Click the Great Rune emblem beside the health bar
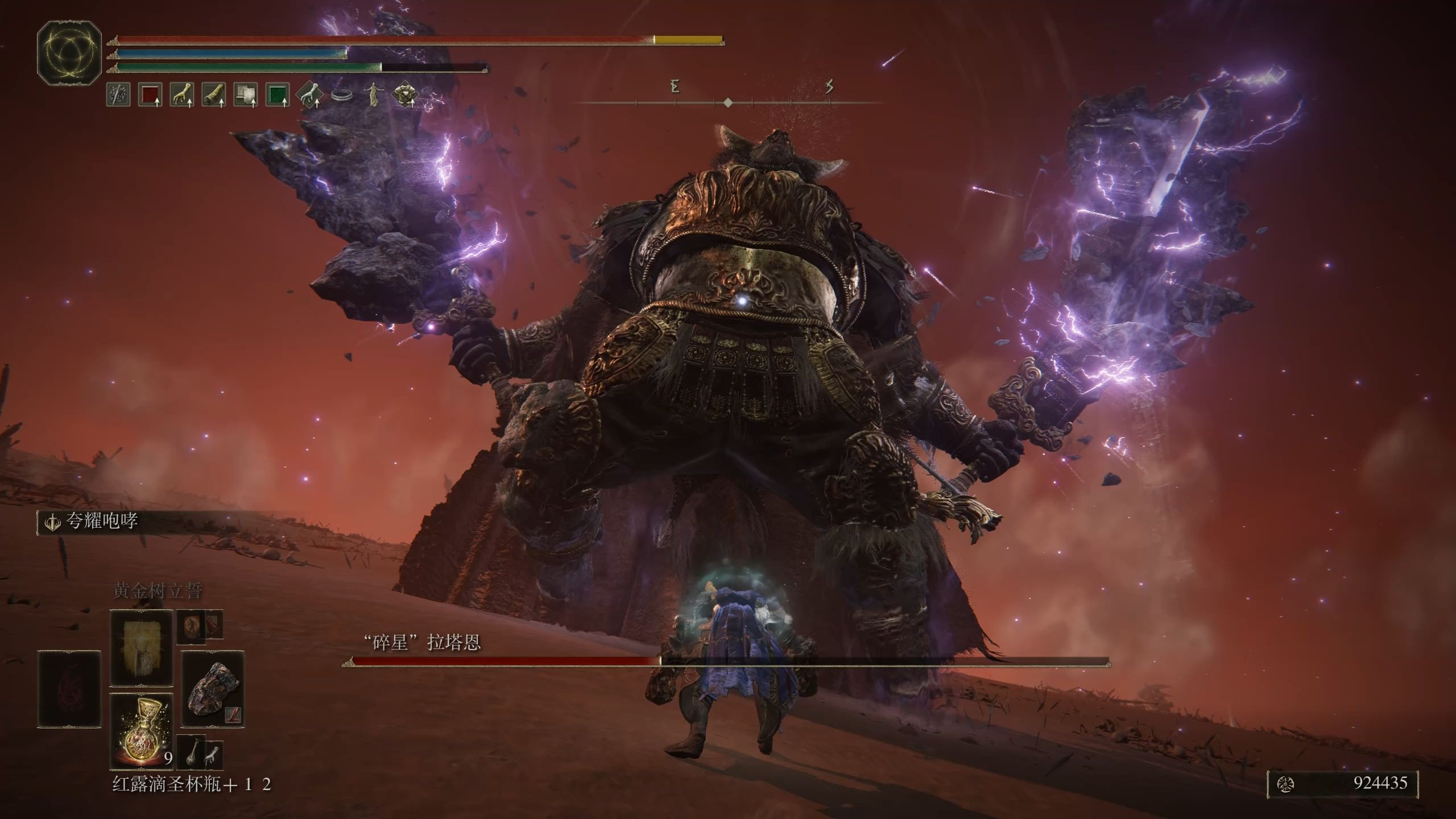 [x=69, y=52]
